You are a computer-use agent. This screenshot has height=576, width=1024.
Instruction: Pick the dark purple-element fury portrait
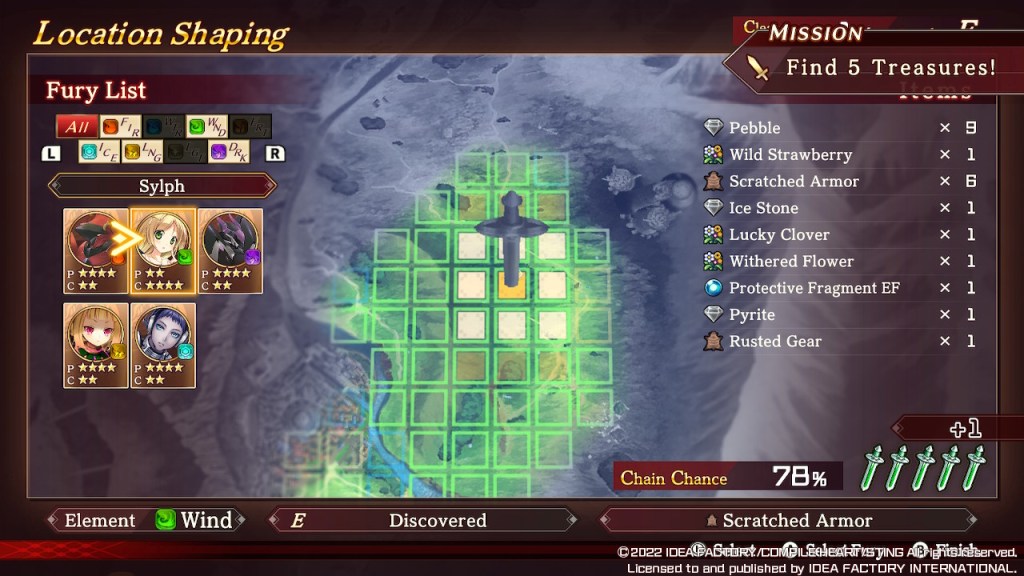tap(230, 250)
